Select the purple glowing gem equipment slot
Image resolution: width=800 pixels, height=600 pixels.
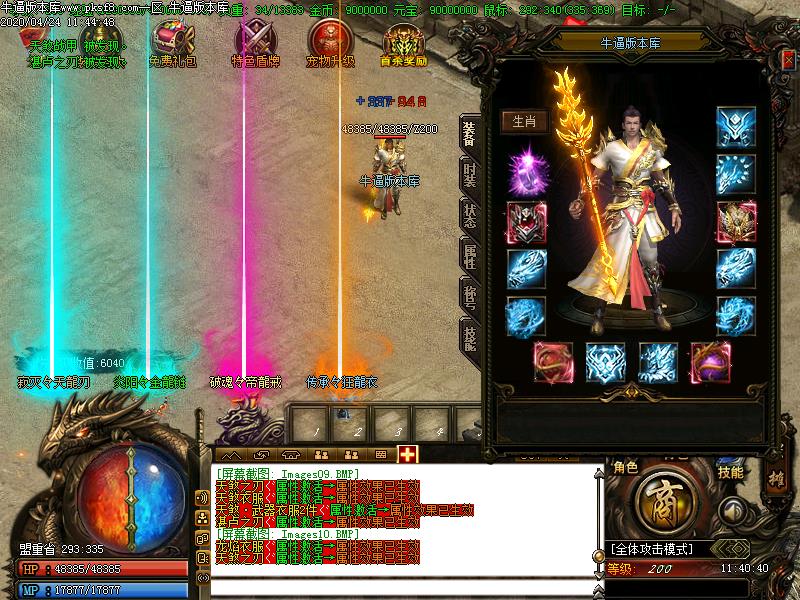point(526,172)
